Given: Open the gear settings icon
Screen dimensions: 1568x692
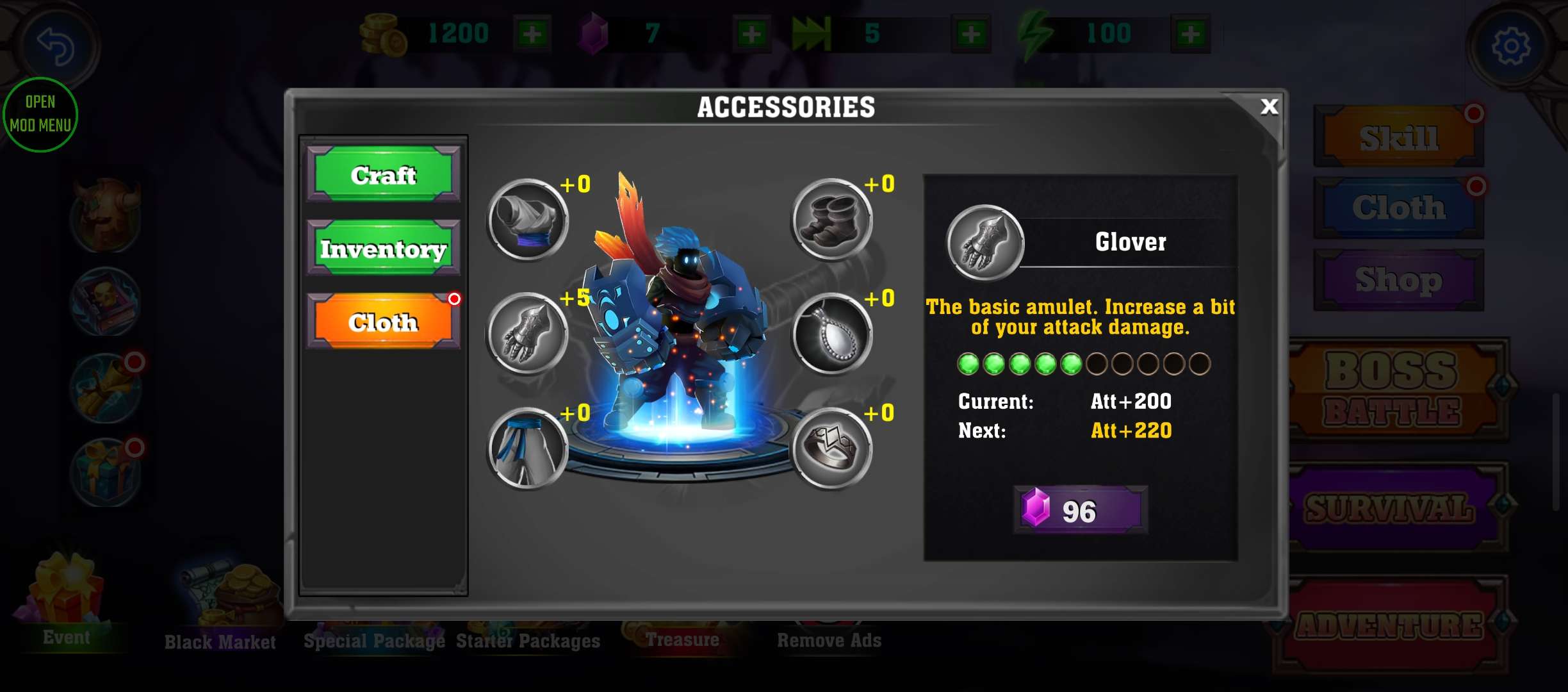Looking at the screenshot, I should point(1511,46).
